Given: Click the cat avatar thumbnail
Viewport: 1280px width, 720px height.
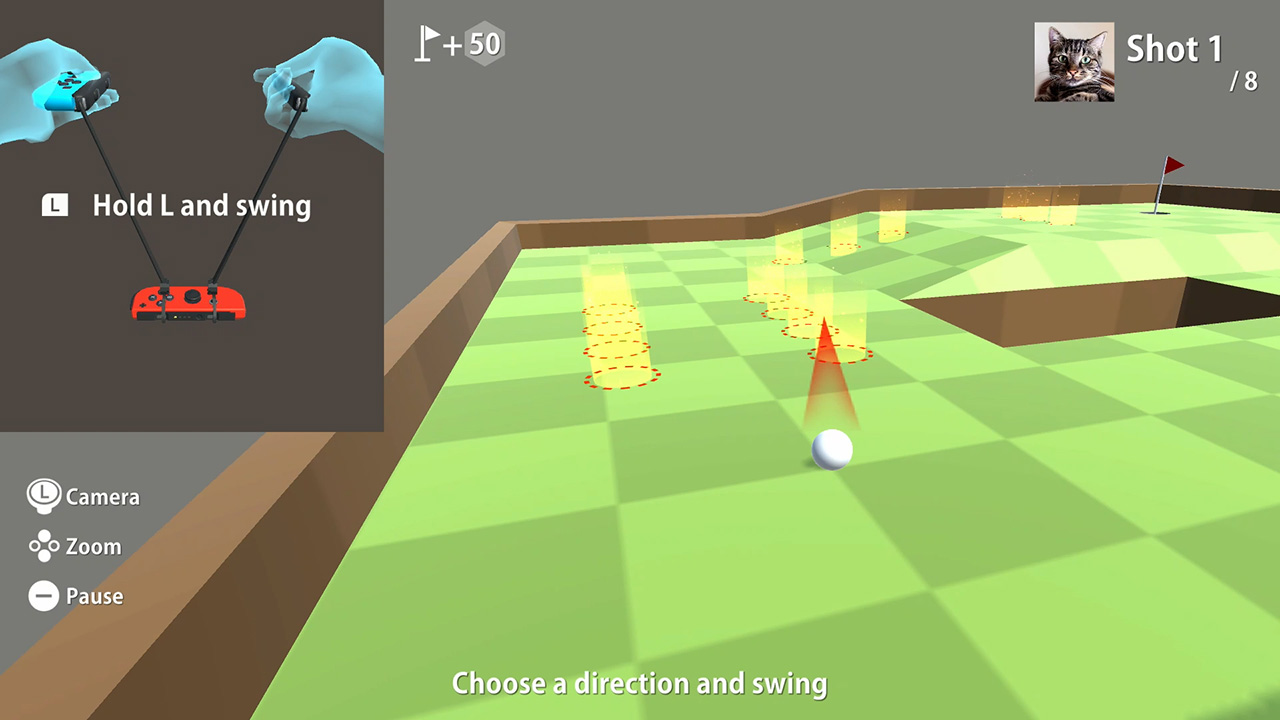Looking at the screenshot, I should coord(1073,61).
